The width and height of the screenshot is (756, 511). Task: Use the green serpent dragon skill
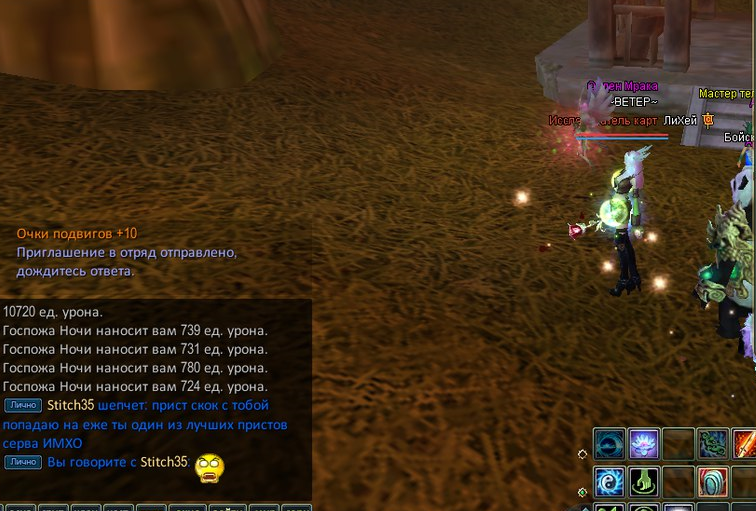tap(713, 443)
